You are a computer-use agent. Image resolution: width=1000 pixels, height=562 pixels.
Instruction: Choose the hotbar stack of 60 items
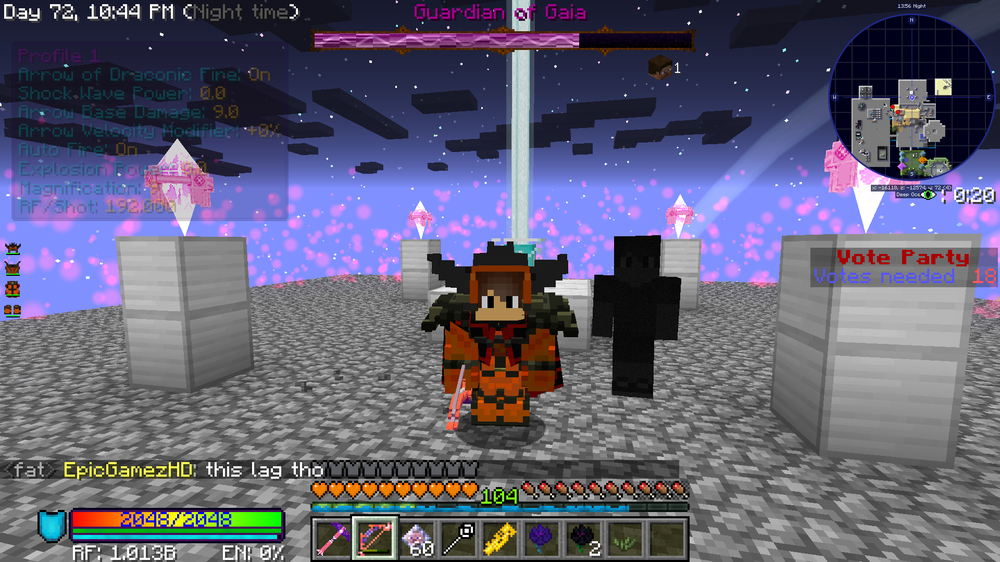(x=417, y=539)
